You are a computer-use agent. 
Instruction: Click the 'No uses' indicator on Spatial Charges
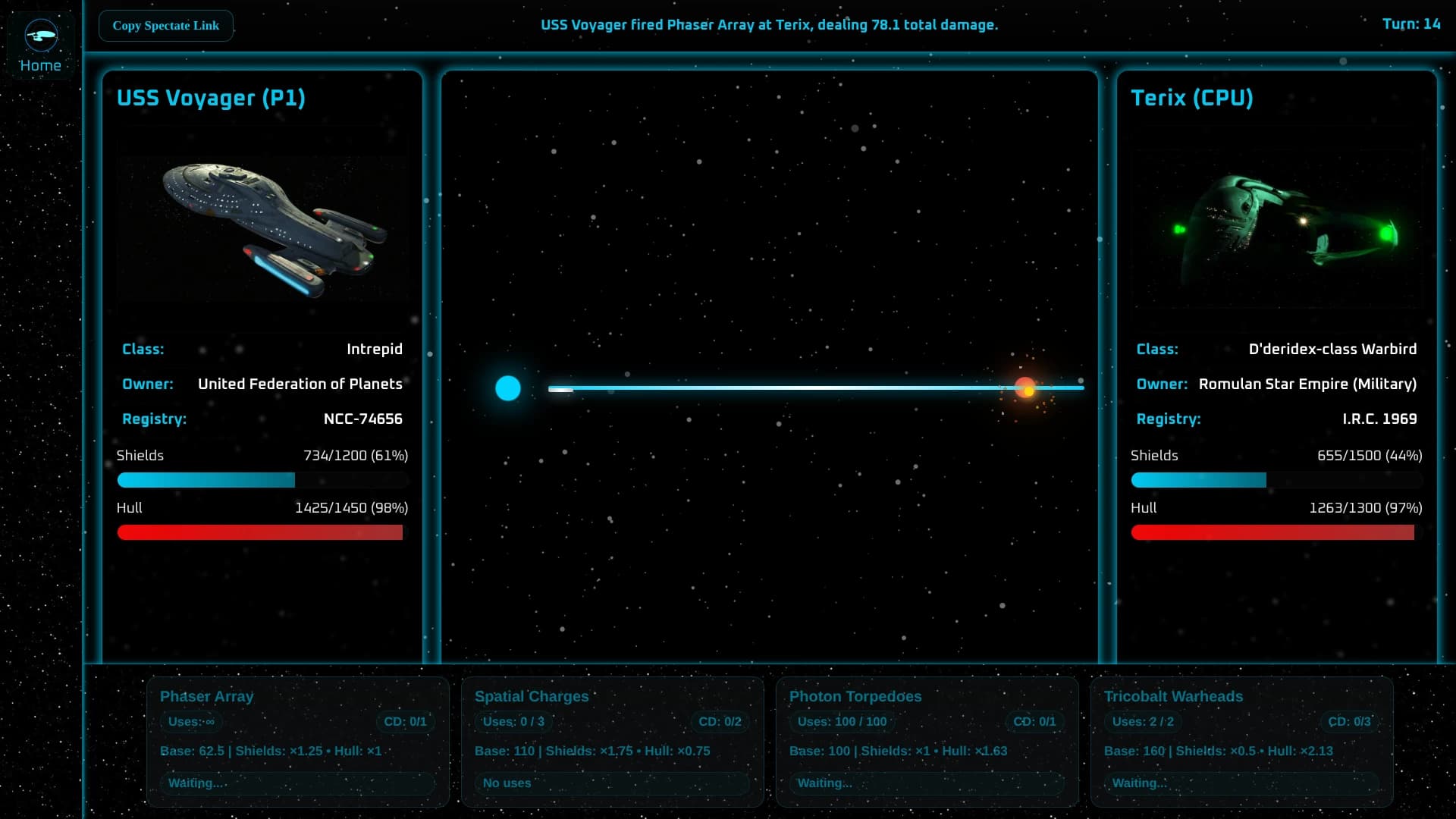click(x=611, y=783)
